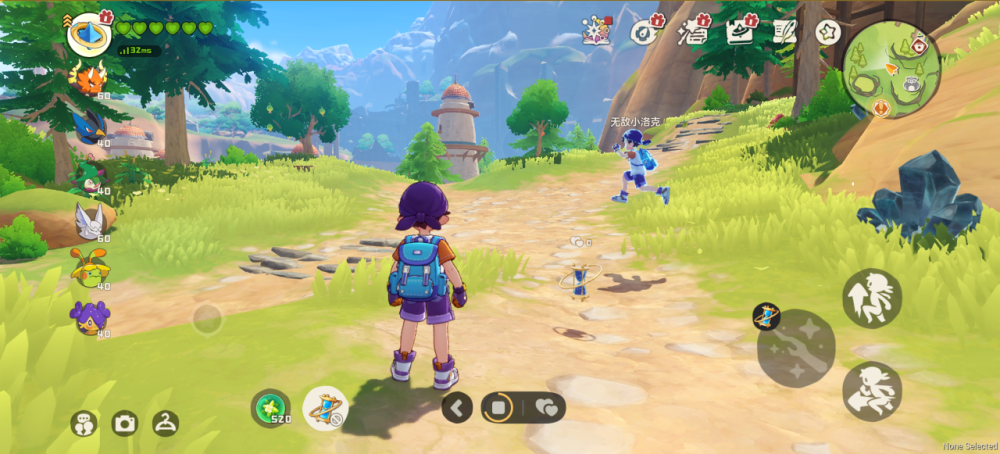The image size is (1000, 454).
Task: Open the colorful event book icon
Action: tap(597, 31)
